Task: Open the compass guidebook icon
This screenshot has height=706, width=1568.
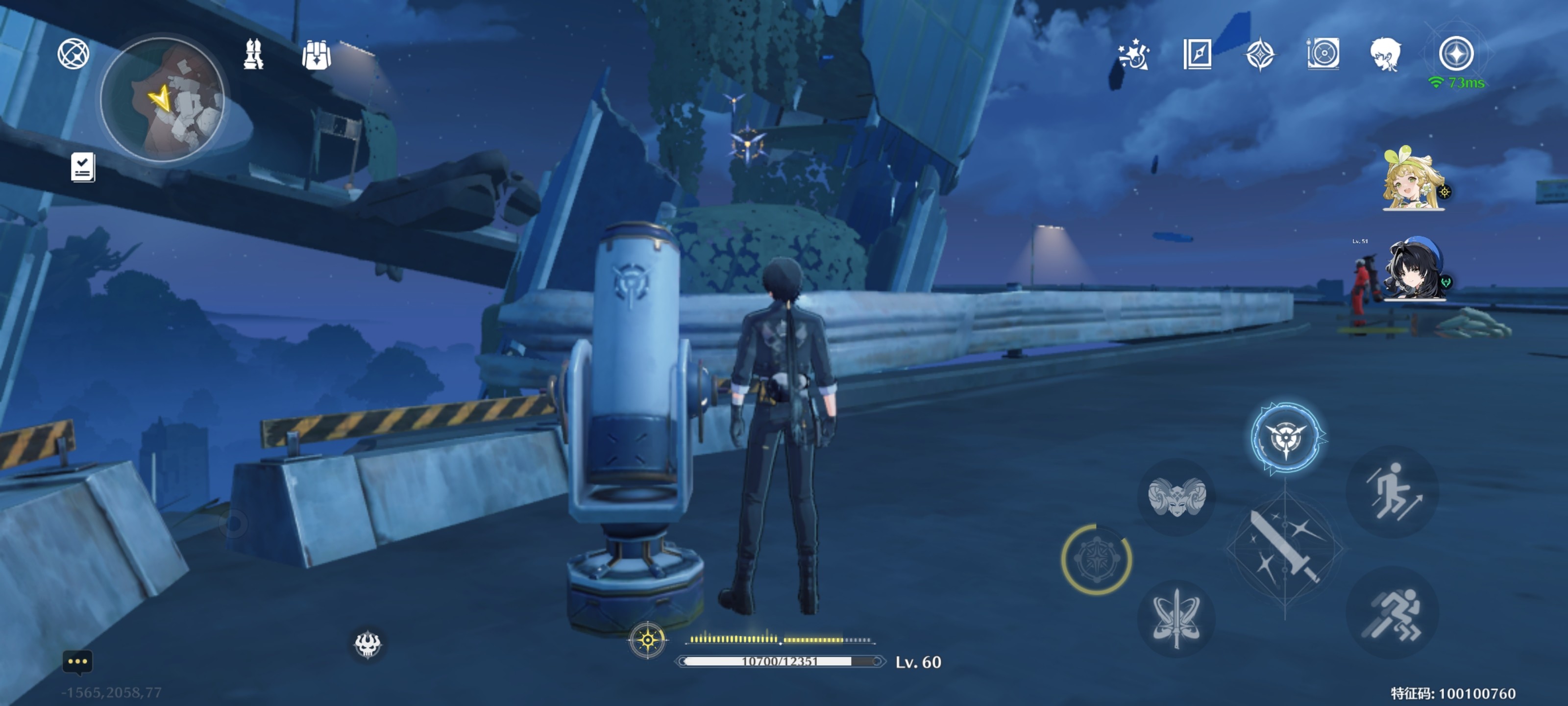Action: 1197,54
